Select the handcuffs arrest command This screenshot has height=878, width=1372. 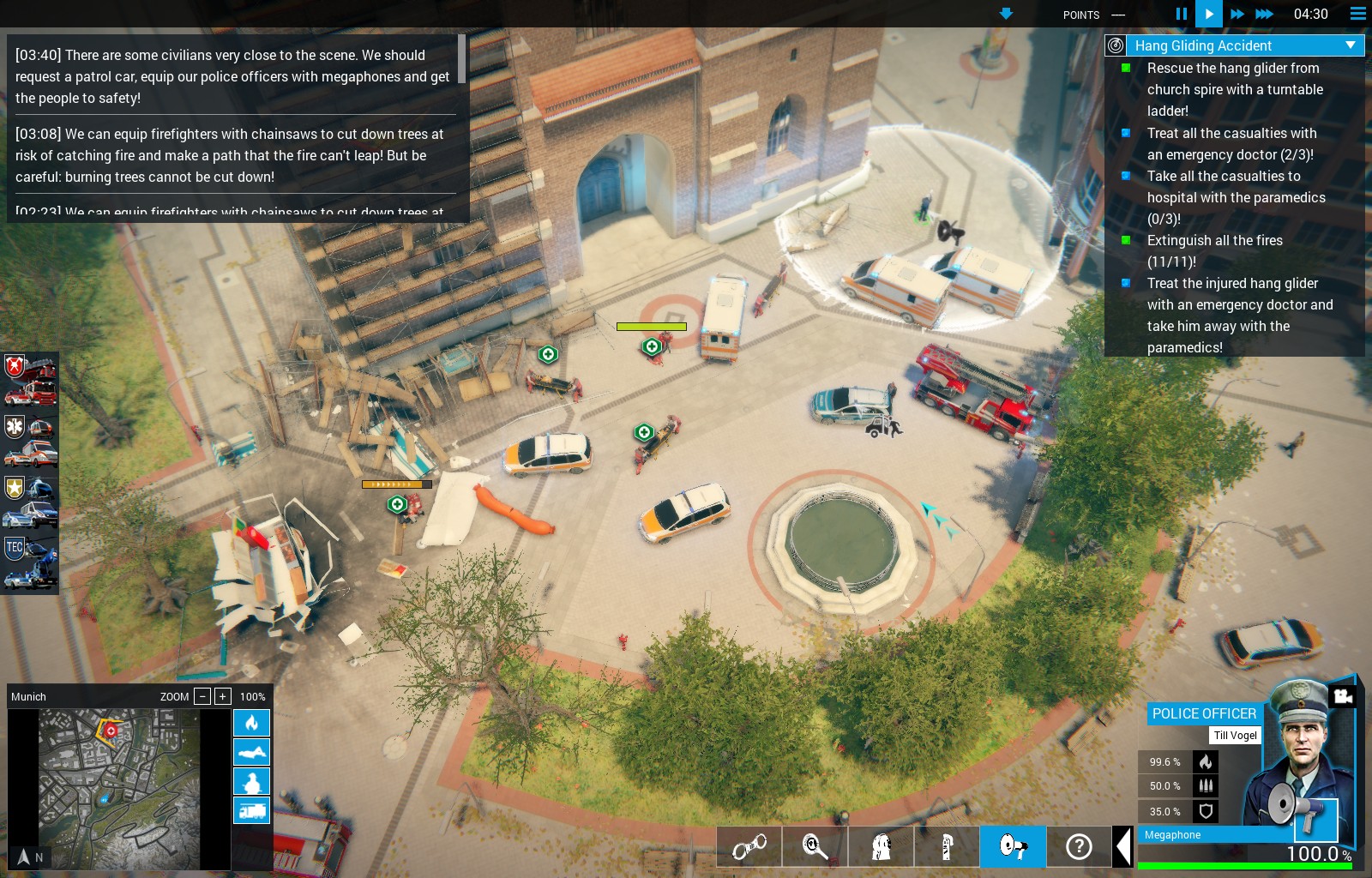pos(749,847)
